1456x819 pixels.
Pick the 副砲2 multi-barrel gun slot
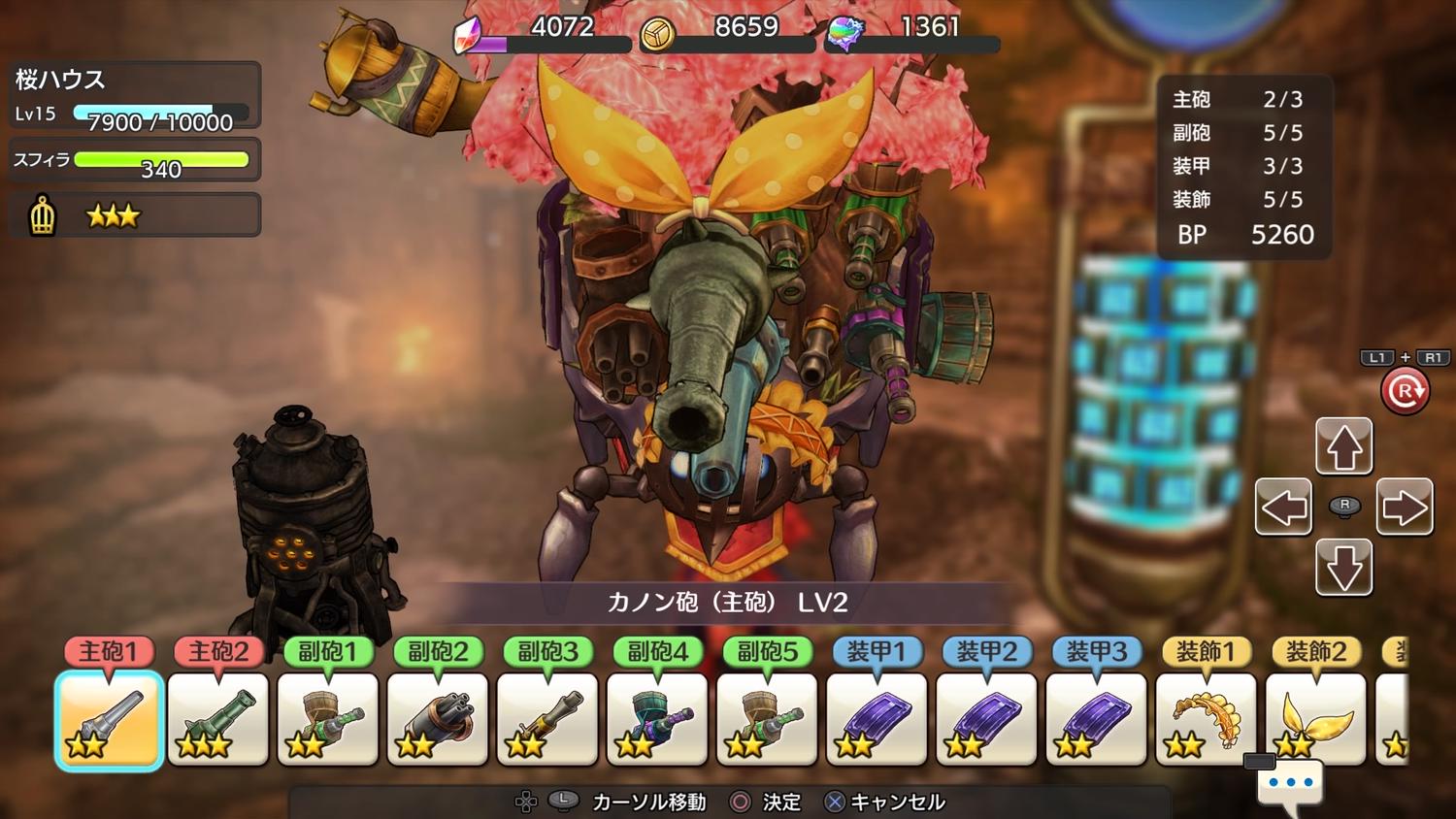click(x=438, y=720)
